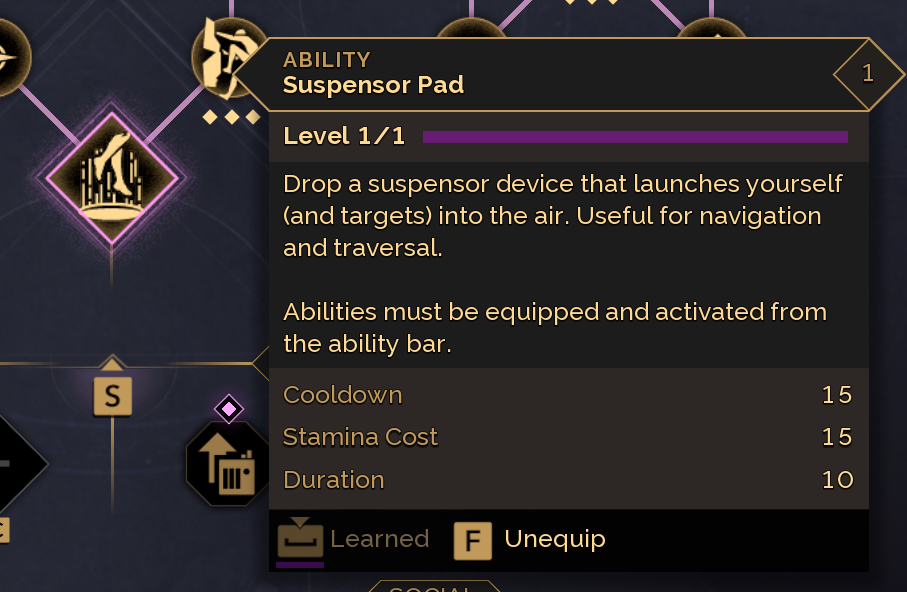Select the Suspensor Pad skill node
Image resolution: width=907 pixels, height=592 pixels.
coord(111,177)
